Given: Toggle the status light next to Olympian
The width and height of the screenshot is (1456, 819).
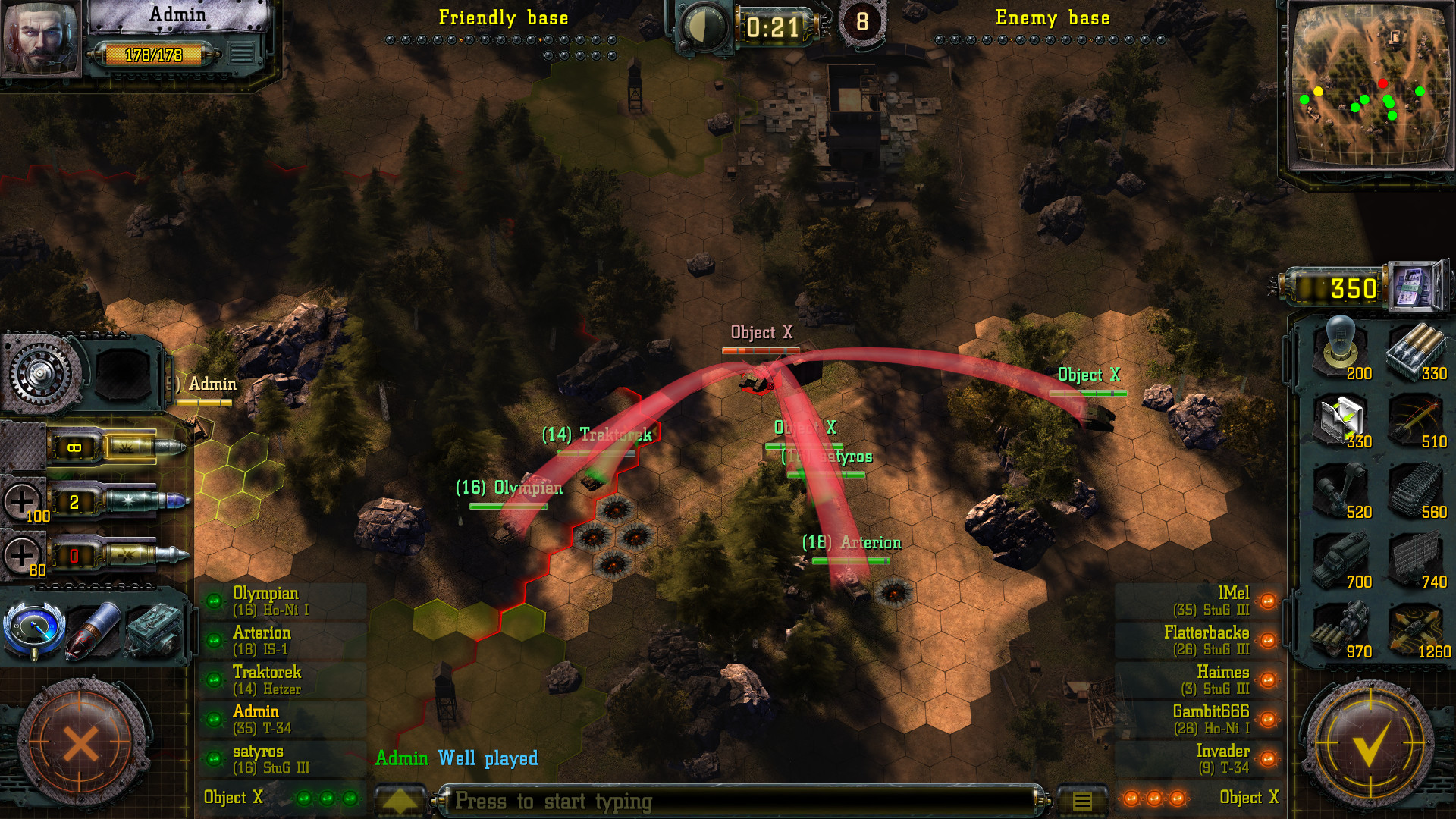Looking at the screenshot, I should pyautogui.click(x=215, y=601).
